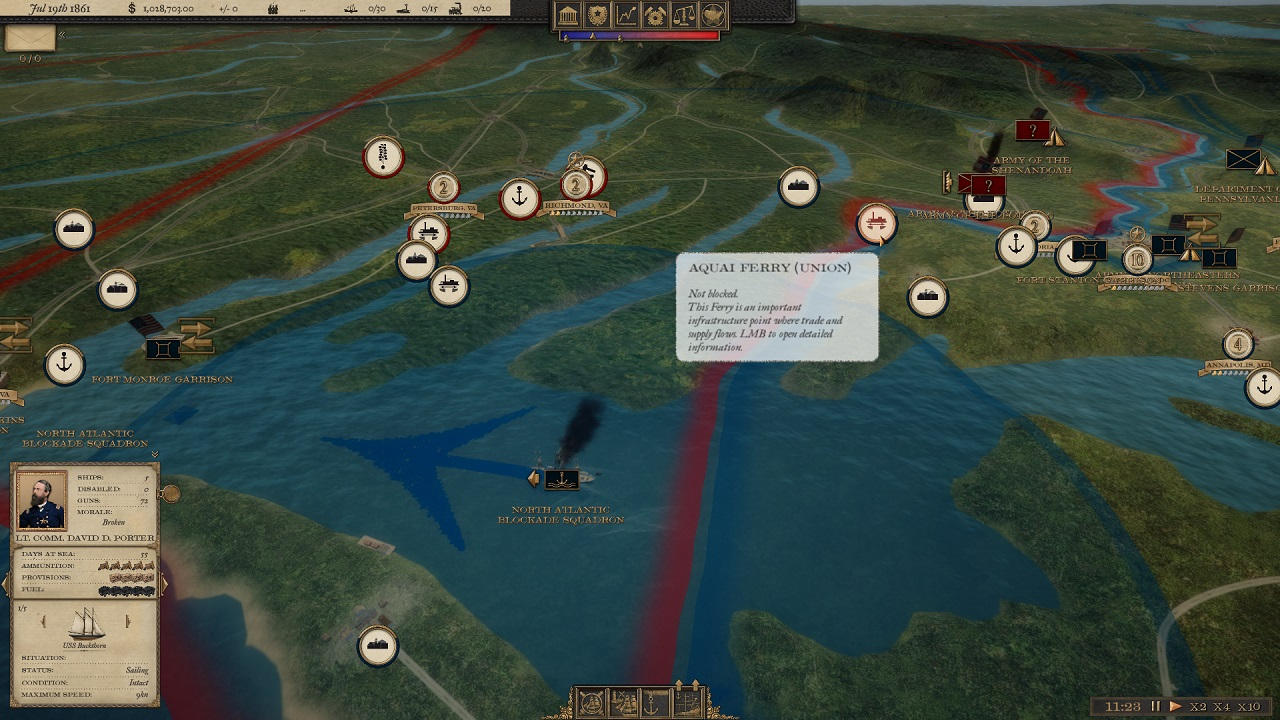This screenshot has height=720, width=1280.
Task: Open the envelope messages icon
Action: (30, 38)
